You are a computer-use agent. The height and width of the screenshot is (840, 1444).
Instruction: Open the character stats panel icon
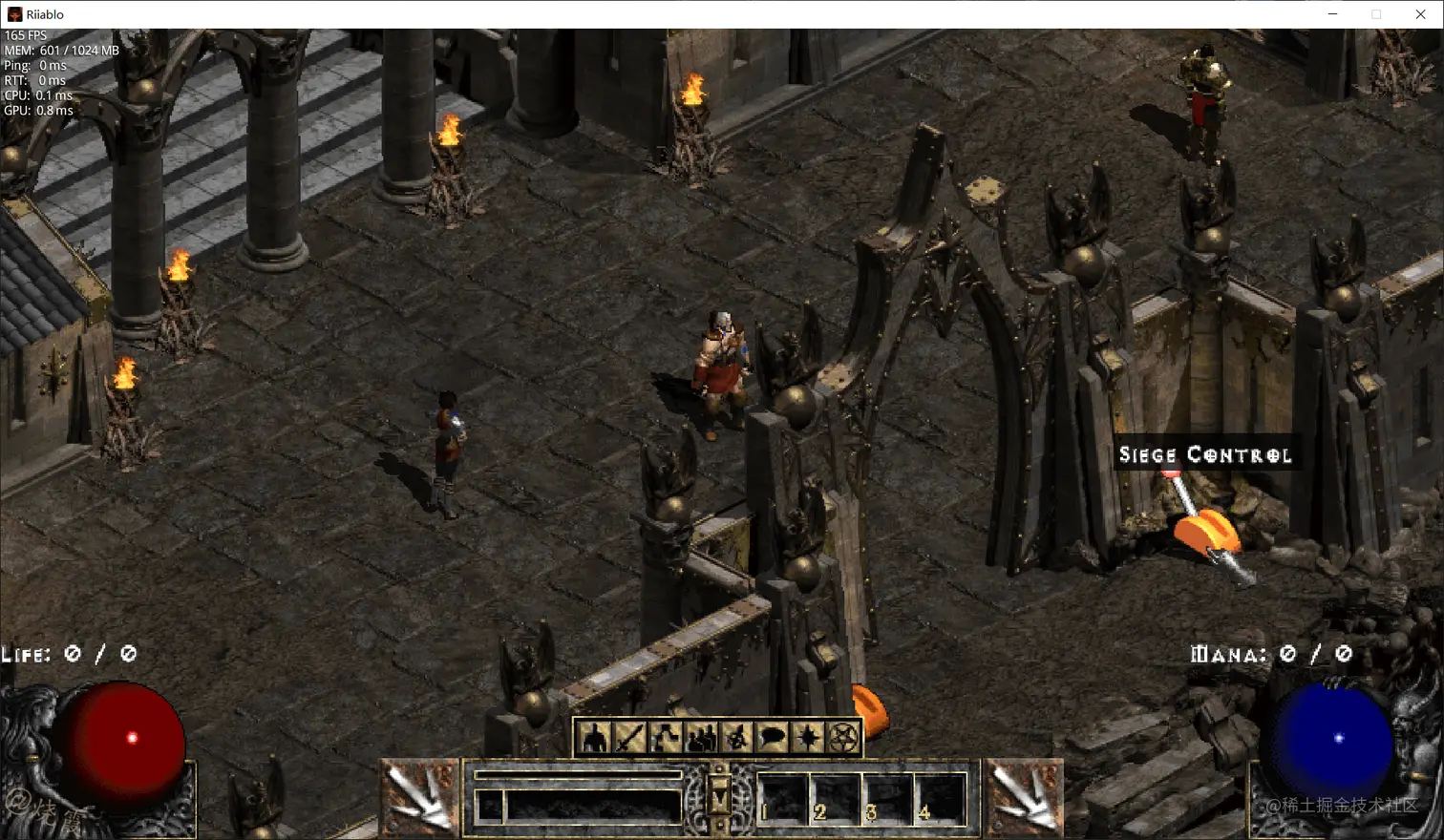[x=595, y=738]
